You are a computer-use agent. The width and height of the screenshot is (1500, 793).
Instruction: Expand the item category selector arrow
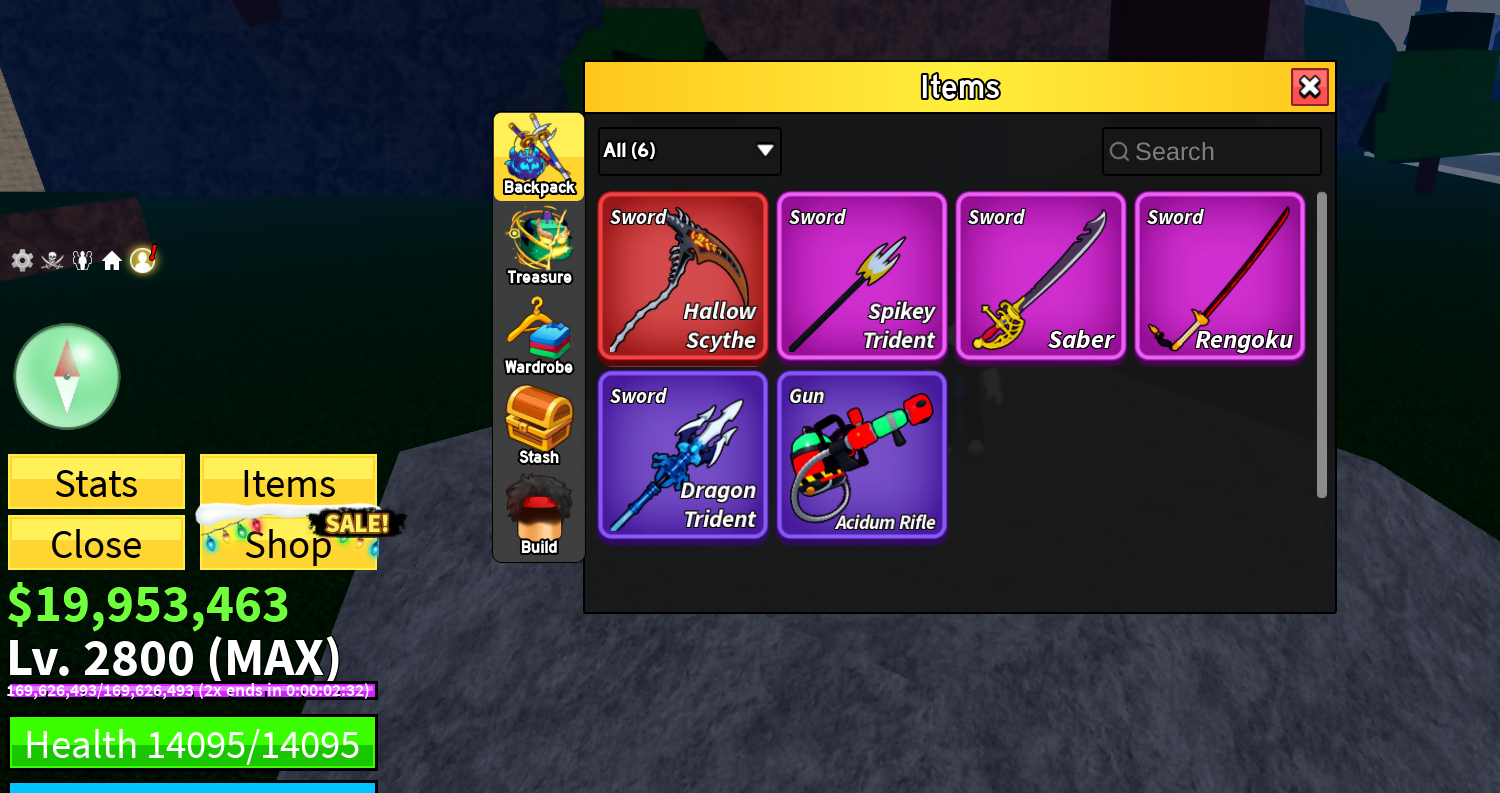(764, 150)
